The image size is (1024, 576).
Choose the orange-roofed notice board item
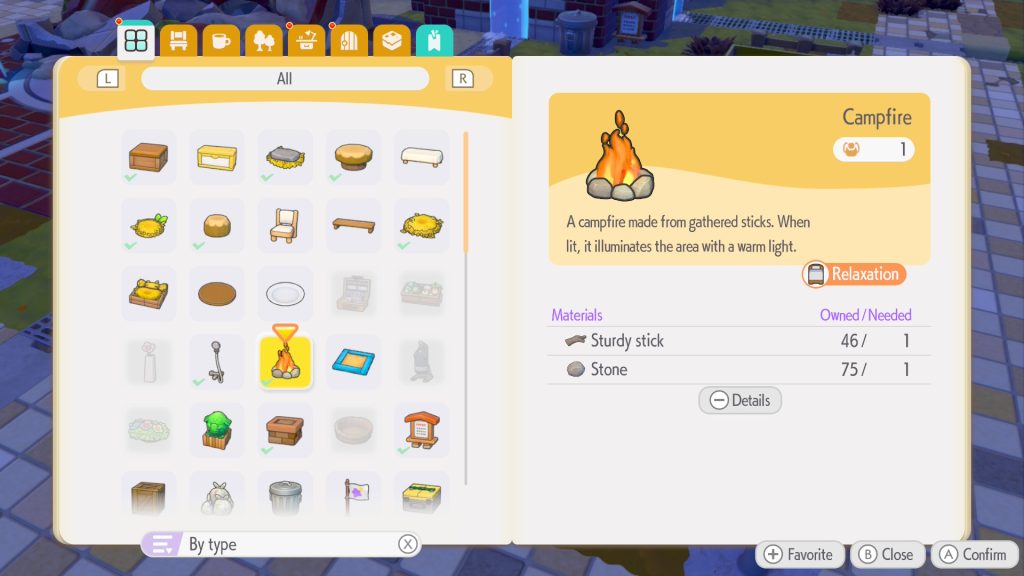coord(421,429)
